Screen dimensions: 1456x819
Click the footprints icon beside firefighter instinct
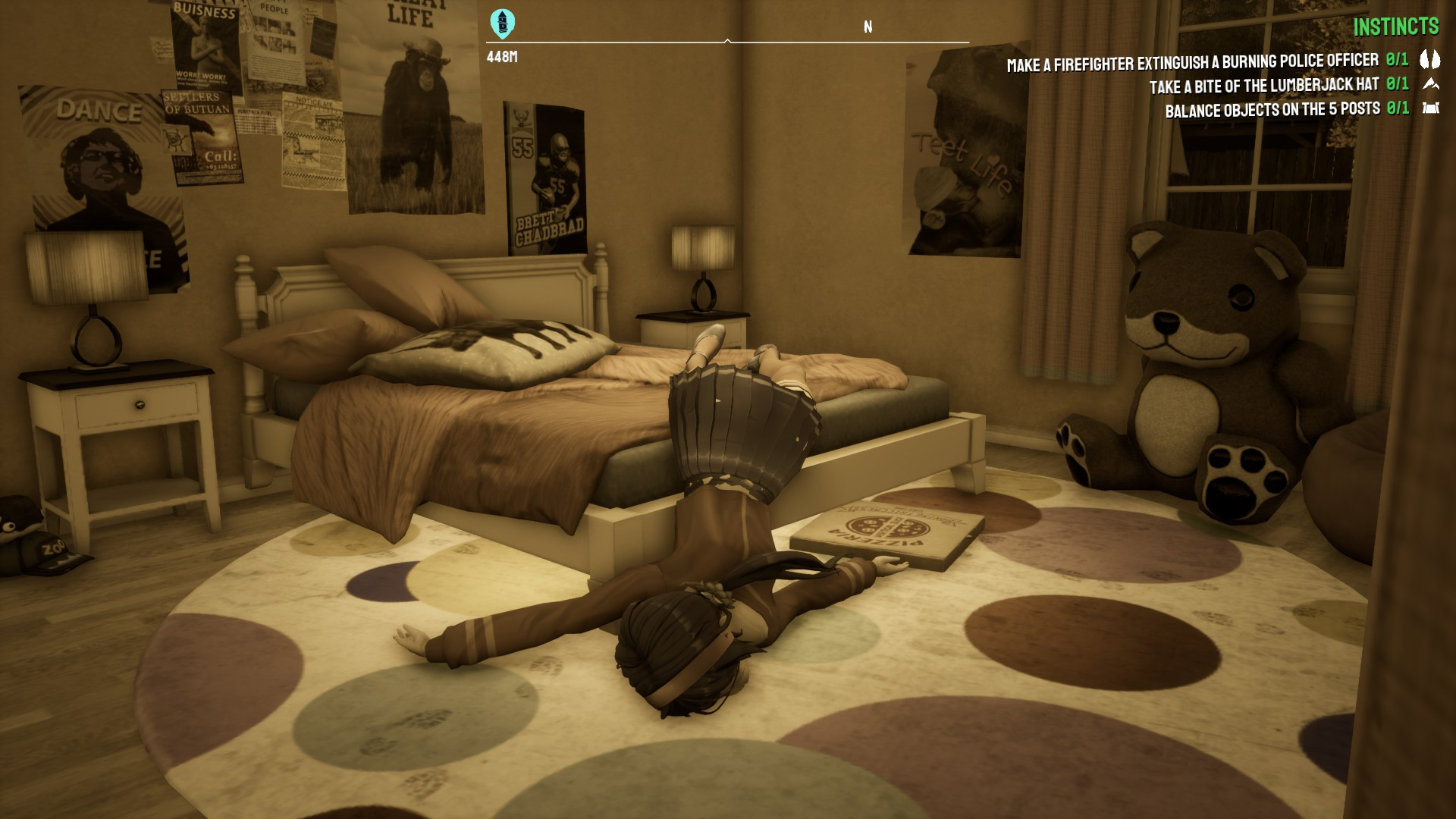(1429, 59)
